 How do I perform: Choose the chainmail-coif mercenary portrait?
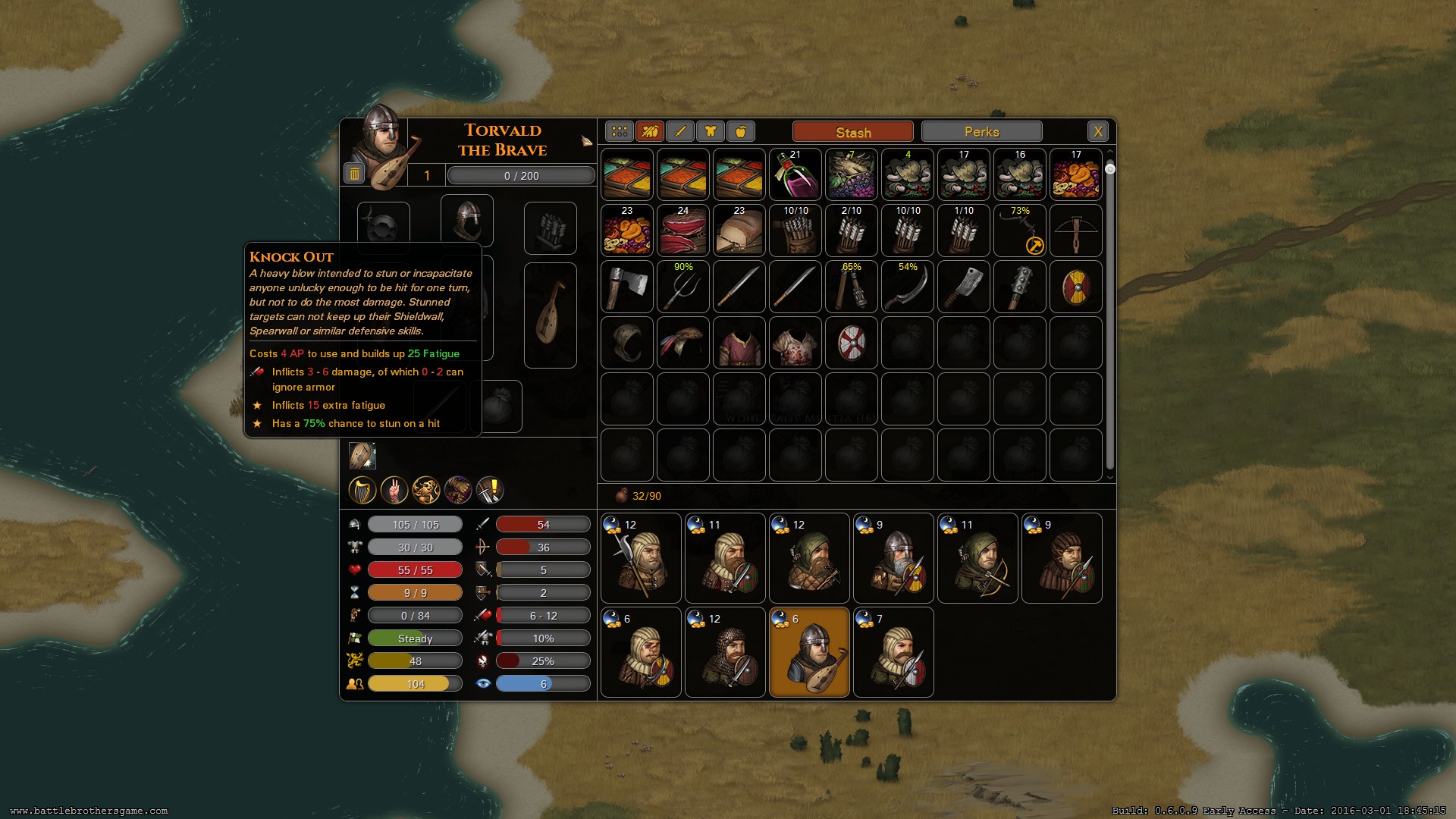click(x=725, y=652)
